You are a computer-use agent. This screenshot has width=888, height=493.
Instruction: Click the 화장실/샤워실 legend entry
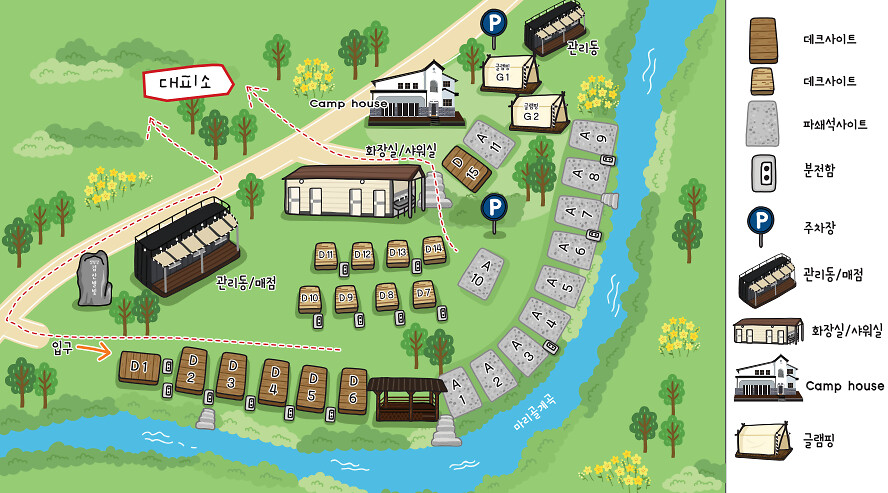847,330
